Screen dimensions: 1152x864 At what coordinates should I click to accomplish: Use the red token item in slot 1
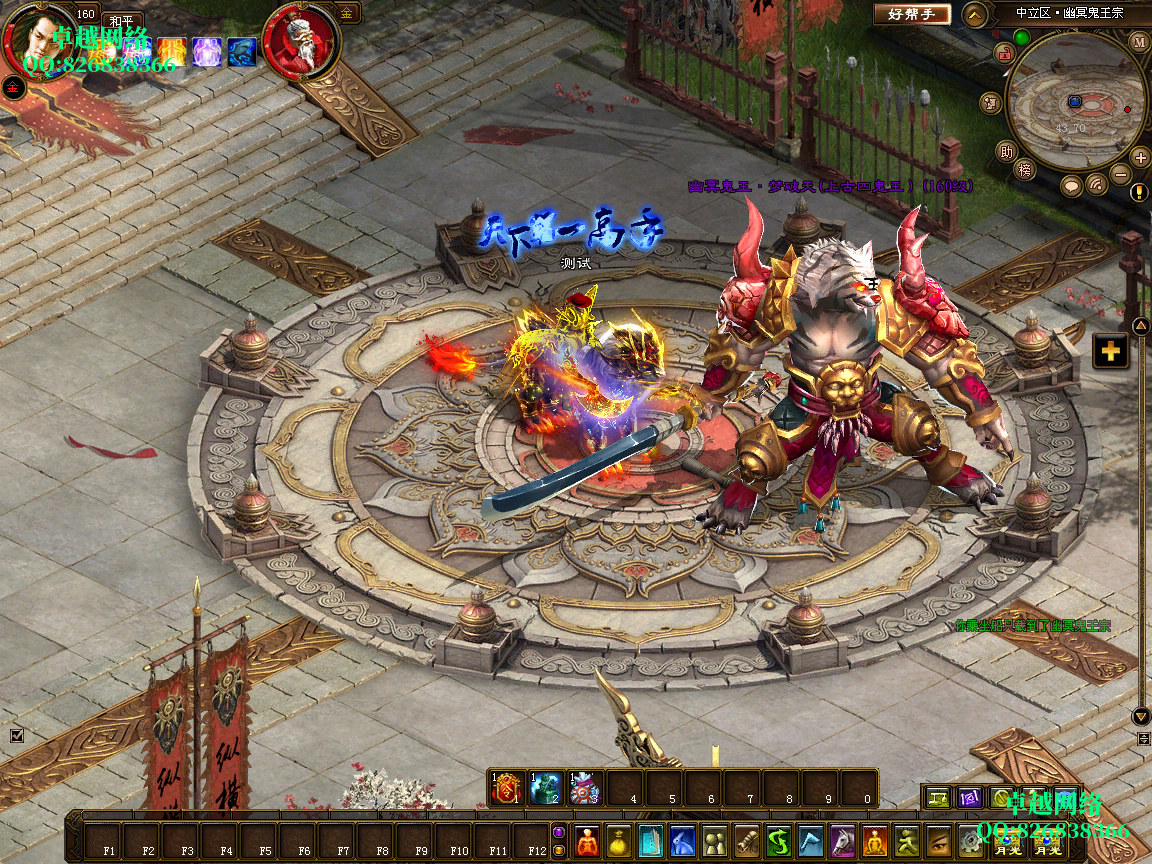(507, 789)
